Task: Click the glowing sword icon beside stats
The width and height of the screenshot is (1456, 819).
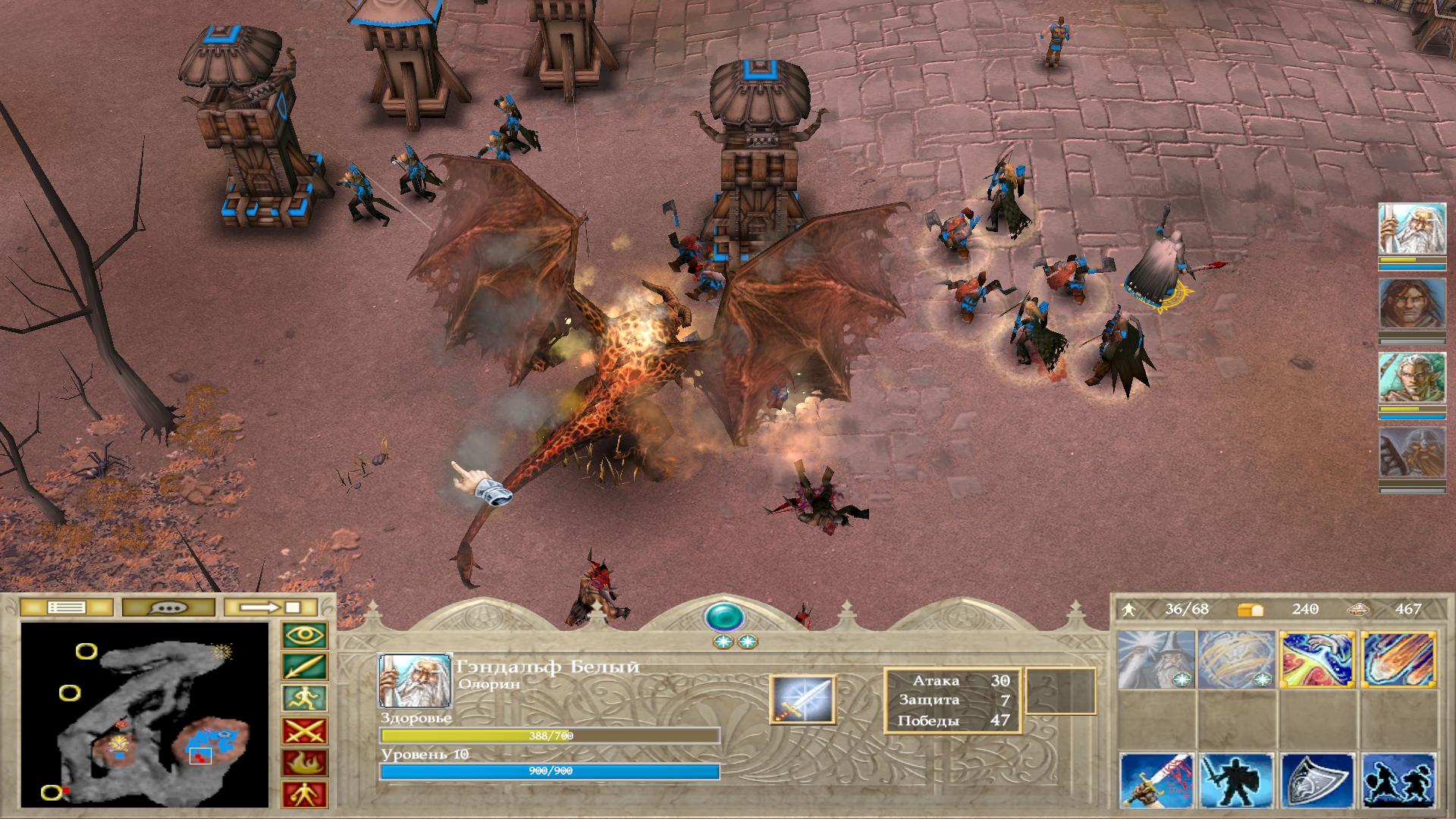Action: [802, 700]
